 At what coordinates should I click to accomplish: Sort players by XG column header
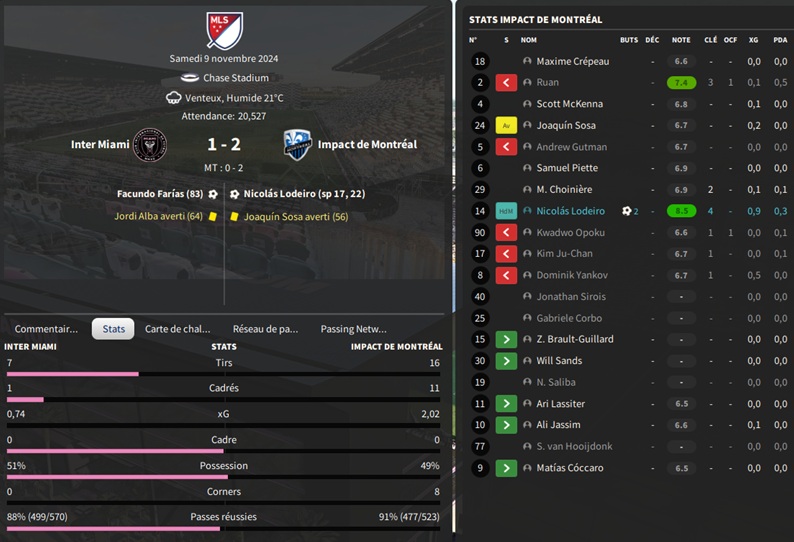753,40
